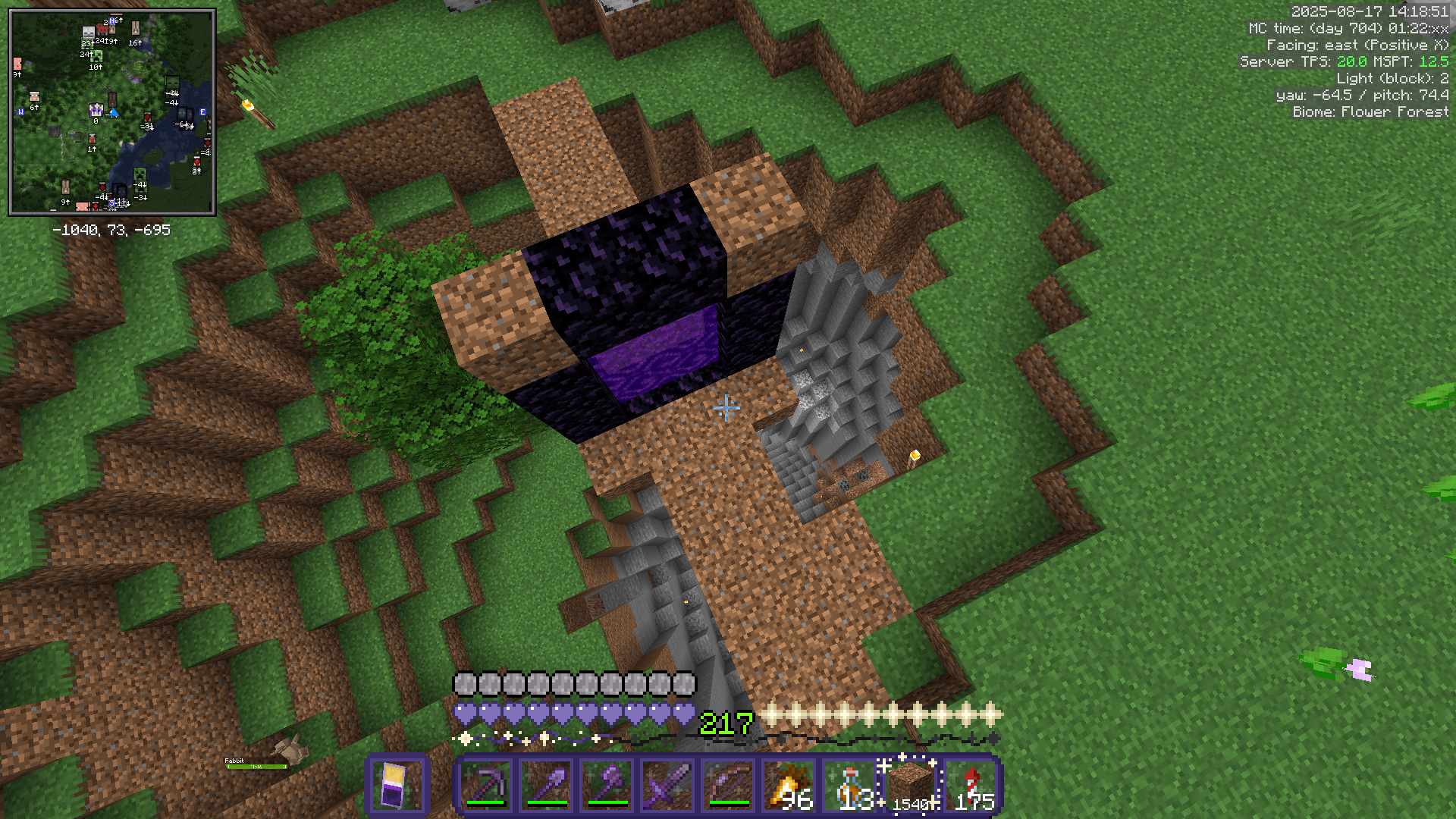Select the firework rockets showing 175
The image size is (1456, 819).
point(972,785)
